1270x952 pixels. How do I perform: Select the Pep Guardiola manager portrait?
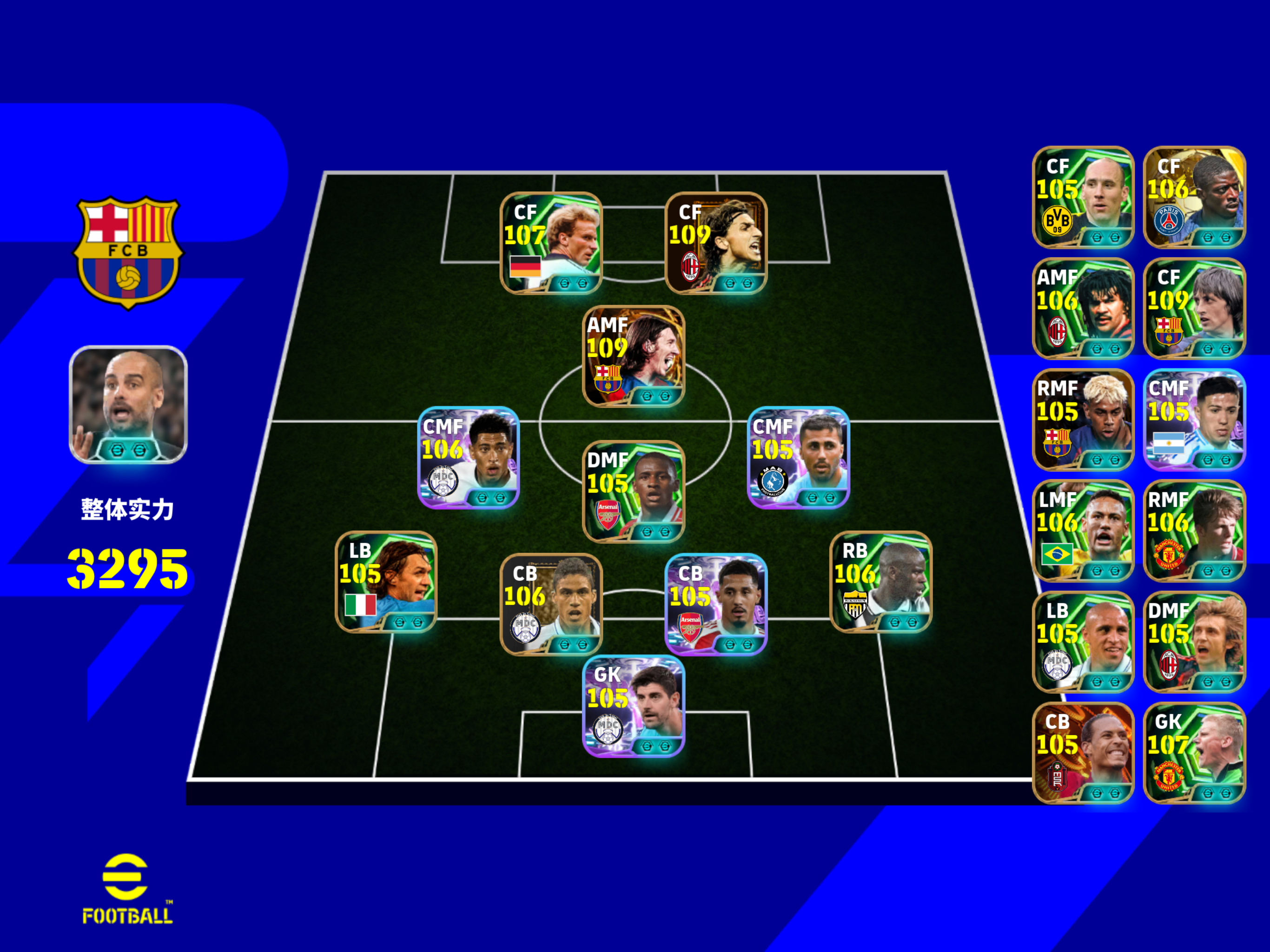pyautogui.click(x=129, y=406)
